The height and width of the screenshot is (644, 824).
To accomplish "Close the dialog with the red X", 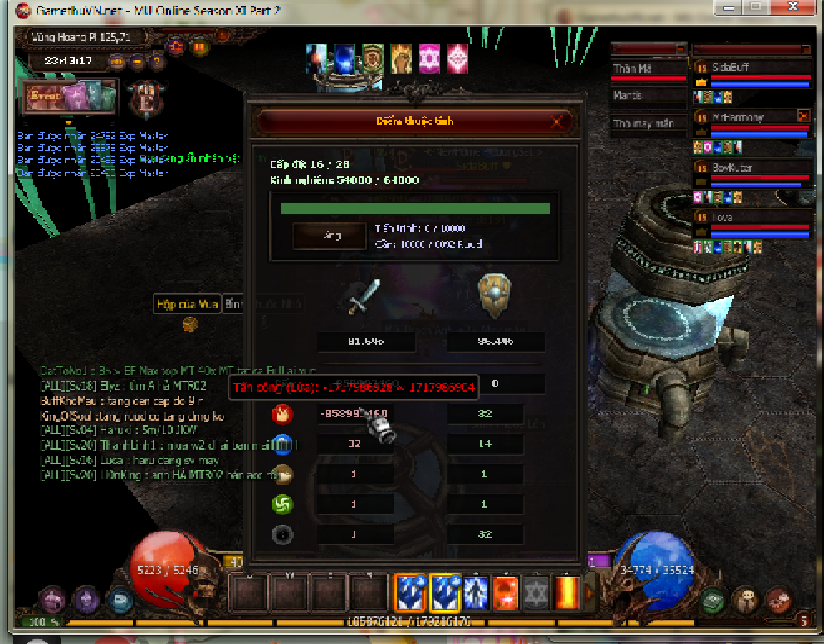I will point(556,122).
